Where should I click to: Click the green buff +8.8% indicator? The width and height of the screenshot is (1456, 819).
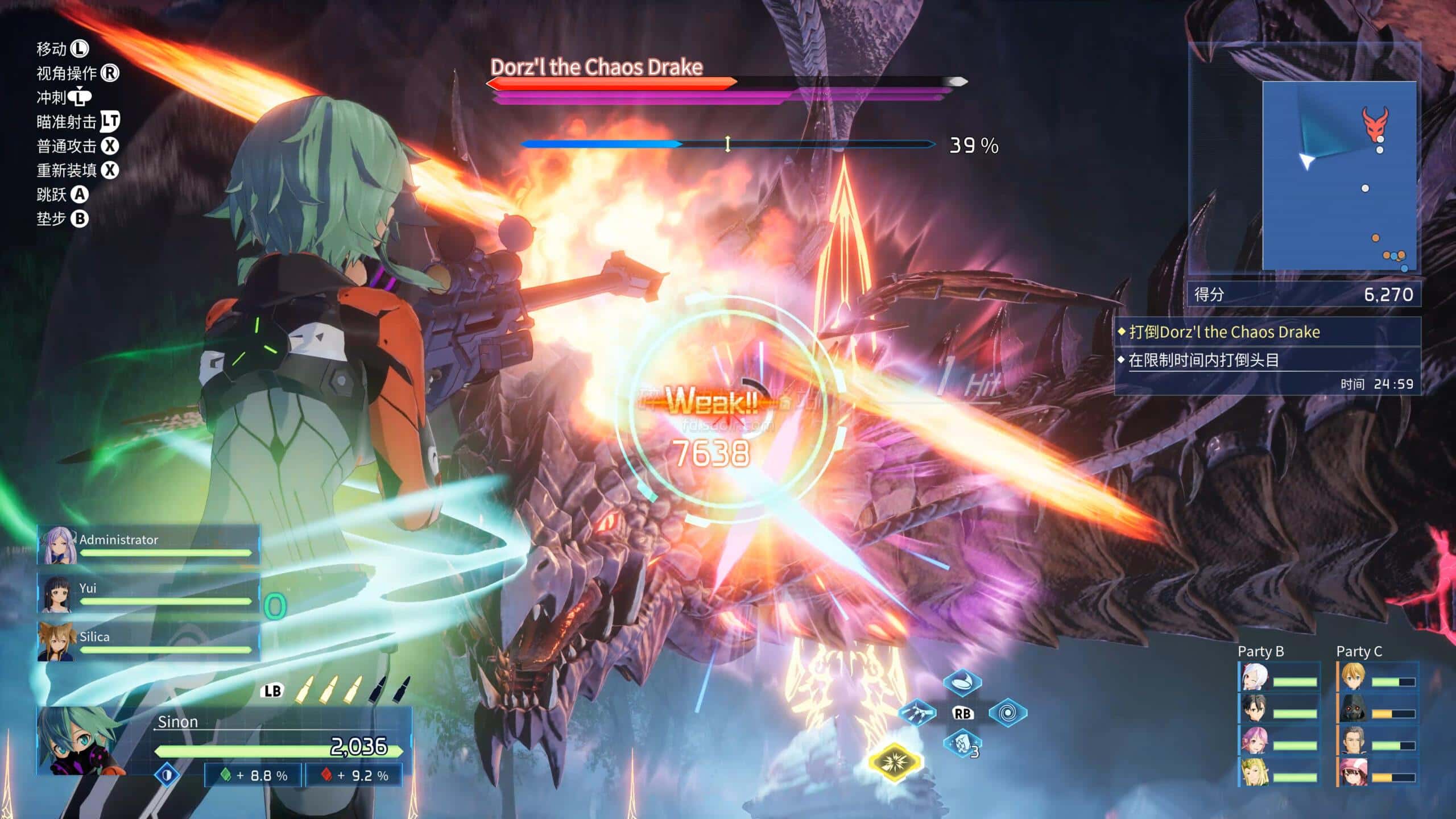tap(254, 776)
